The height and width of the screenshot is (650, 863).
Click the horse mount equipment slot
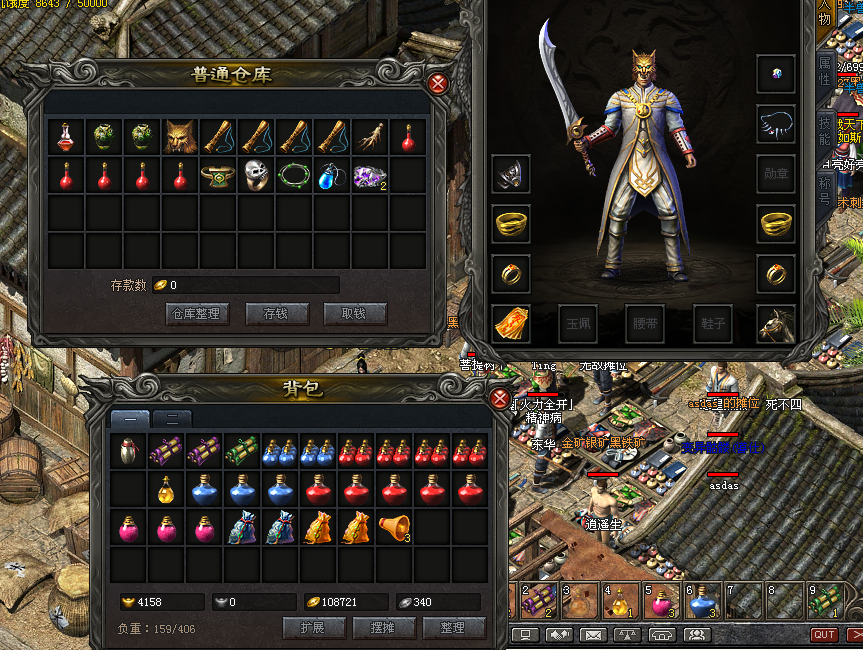(x=776, y=323)
